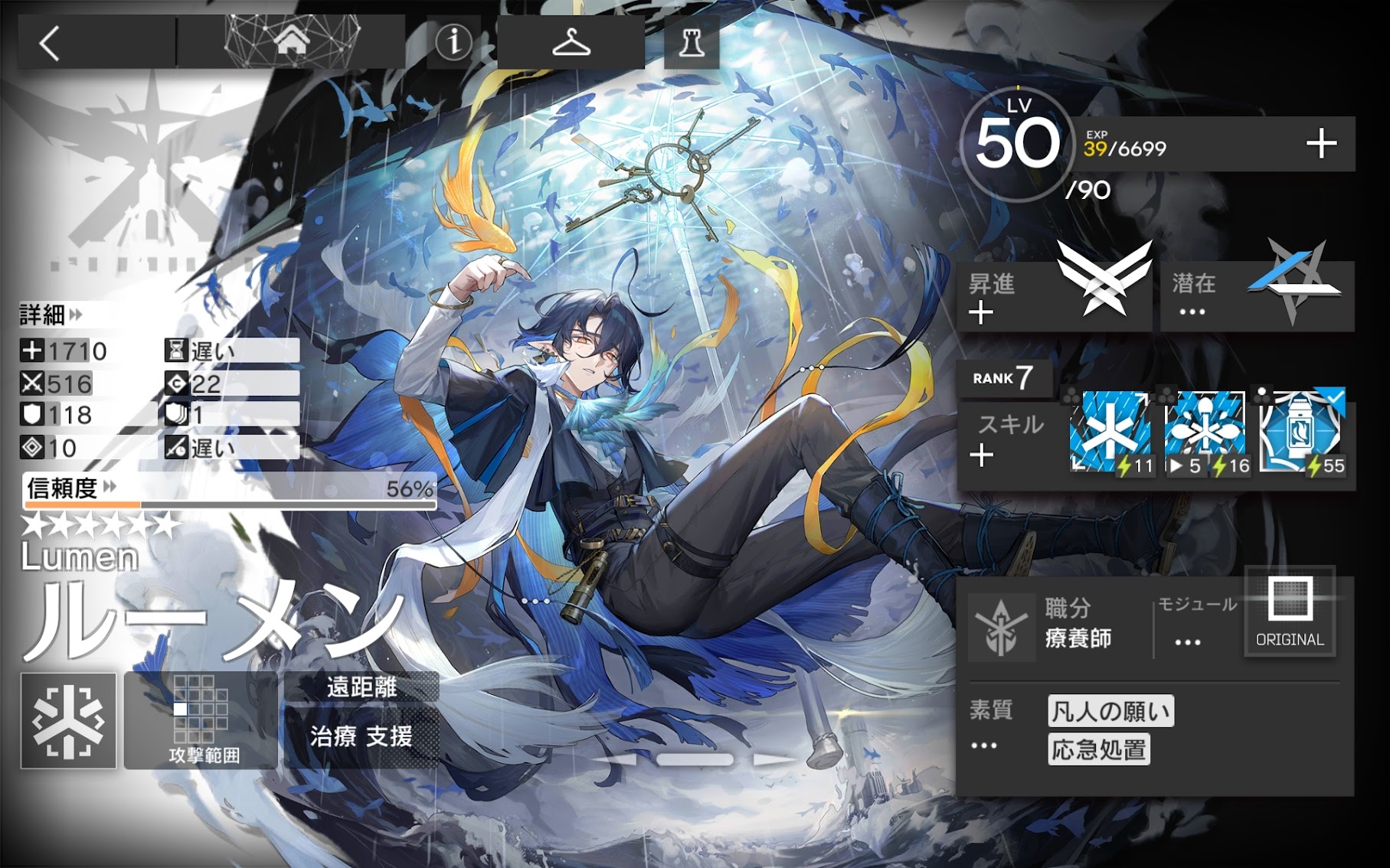Image resolution: width=1390 pixels, height=868 pixels.
Task: View the 攻撃範囲 attack range grid
Action: point(201,721)
